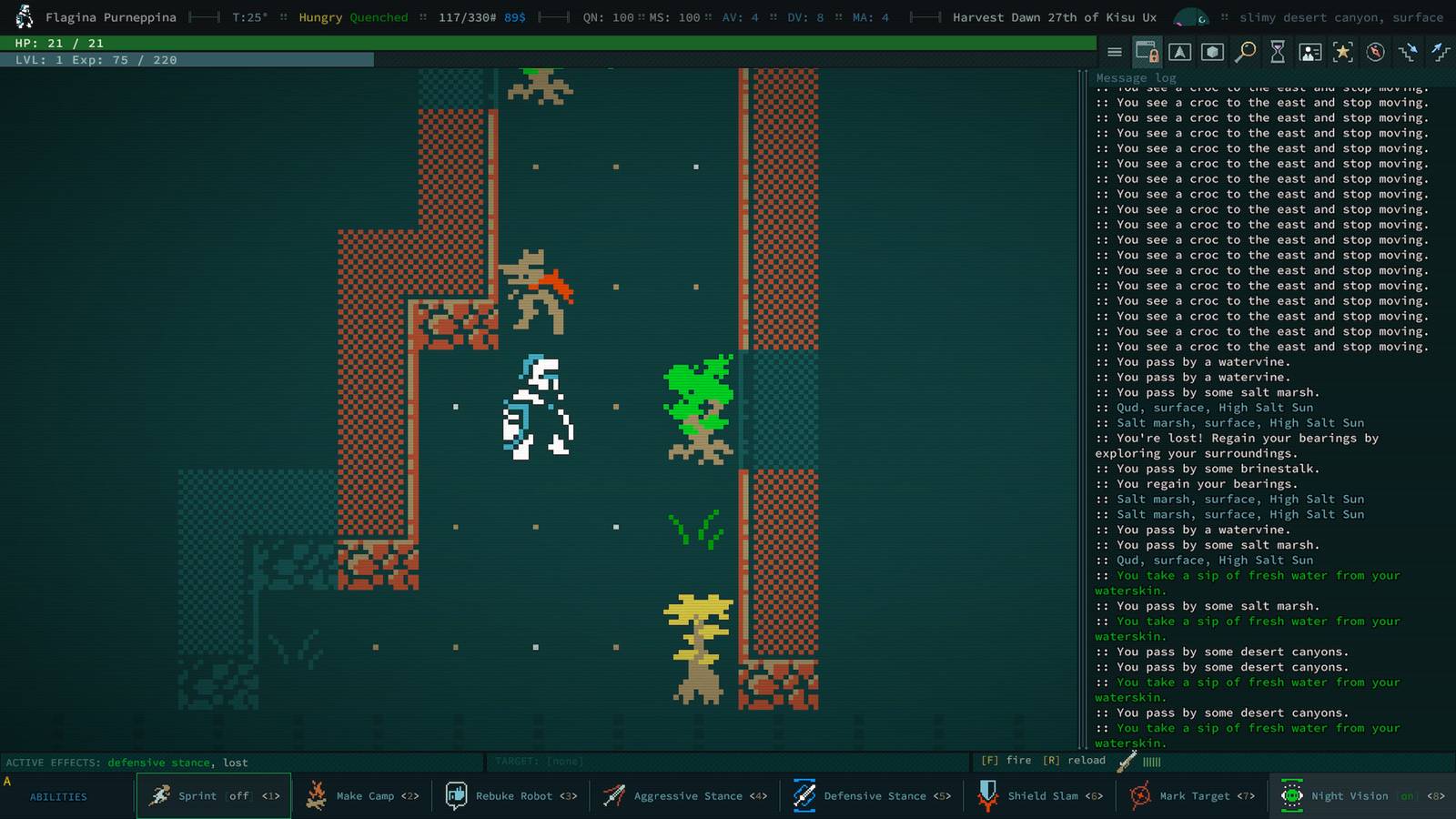The image size is (1456, 819).
Task: Click the starred journal icon
Action: [1342, 52]
